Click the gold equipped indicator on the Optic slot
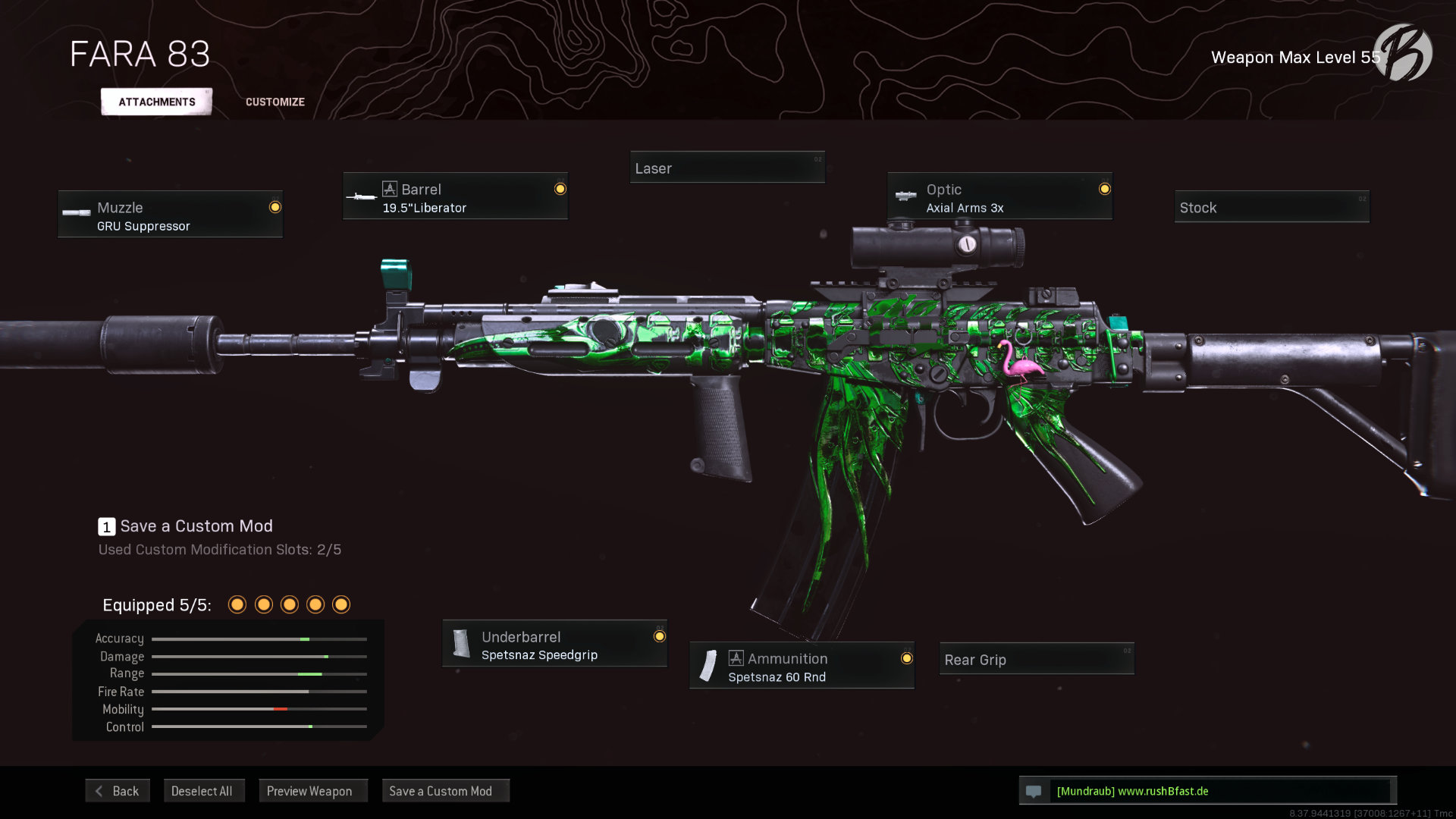Image resolution: width=1456 pixels, height=819 pixels. (1104, 187)
